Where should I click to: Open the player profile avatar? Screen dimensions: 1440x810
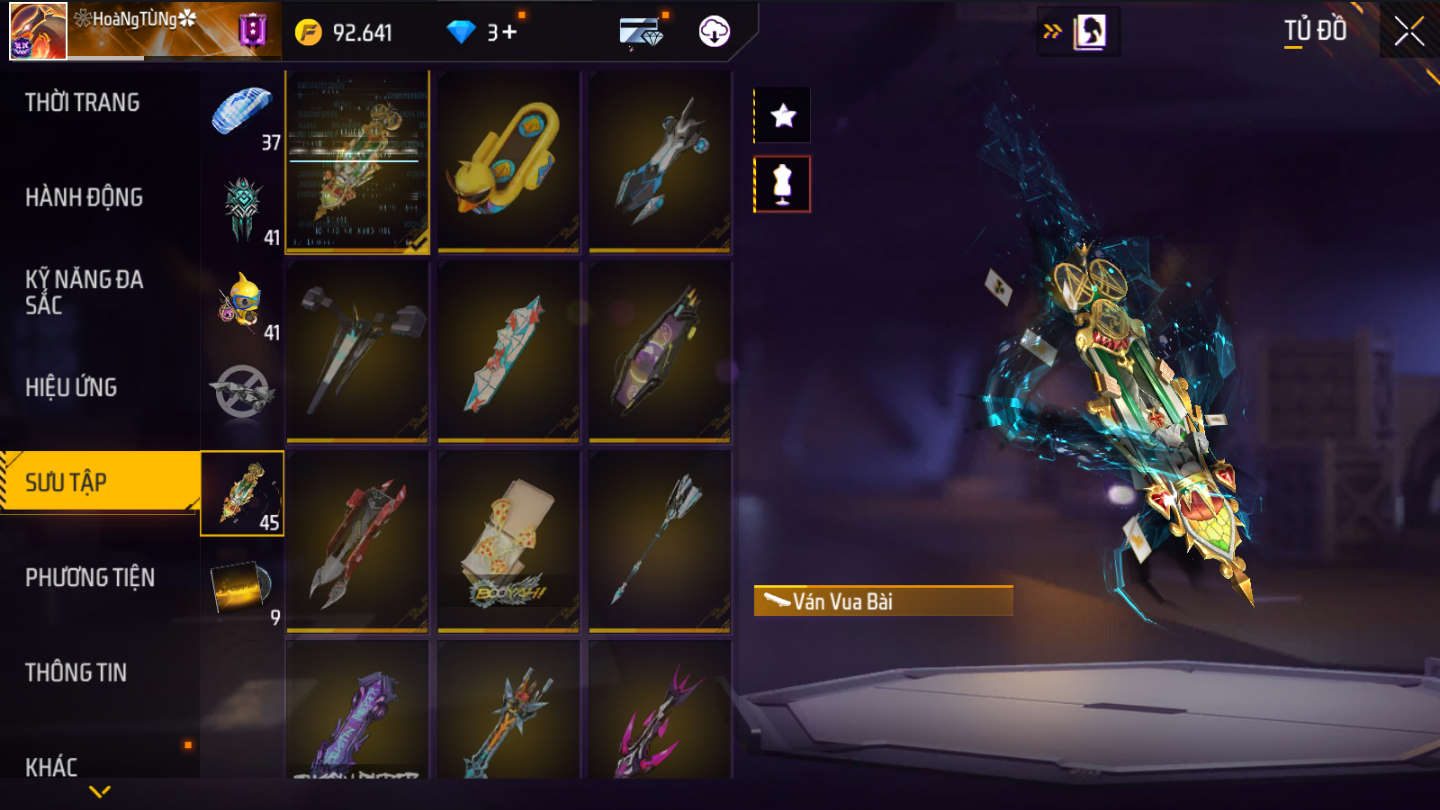(38, 31)
